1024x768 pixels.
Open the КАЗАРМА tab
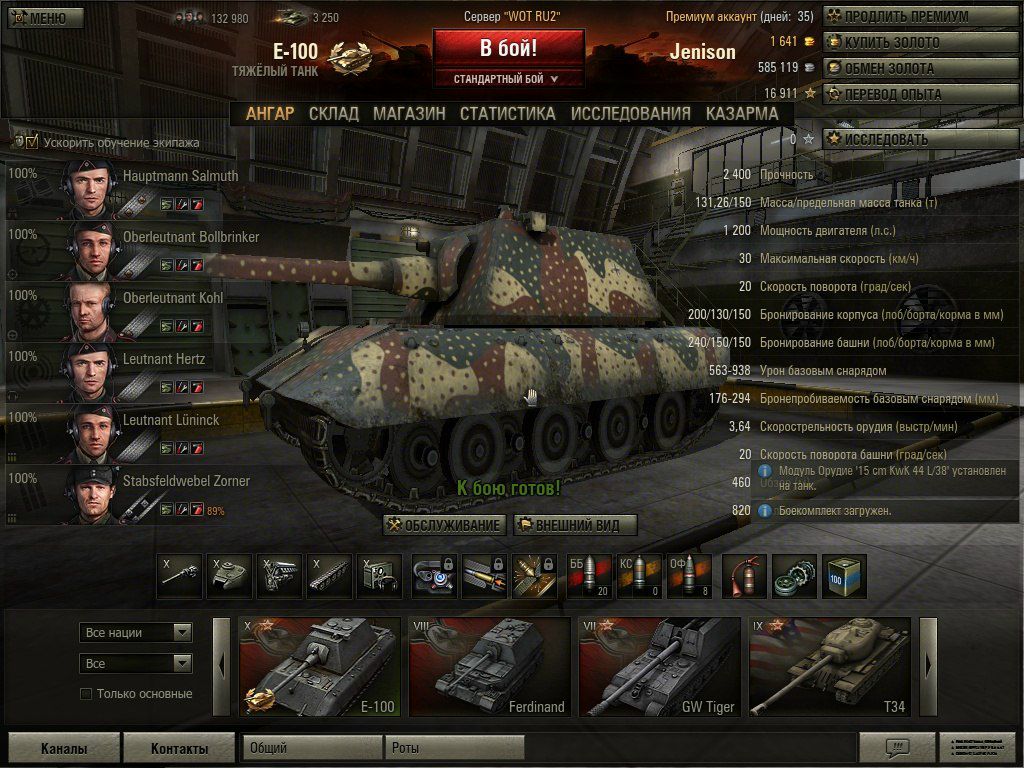741,114
